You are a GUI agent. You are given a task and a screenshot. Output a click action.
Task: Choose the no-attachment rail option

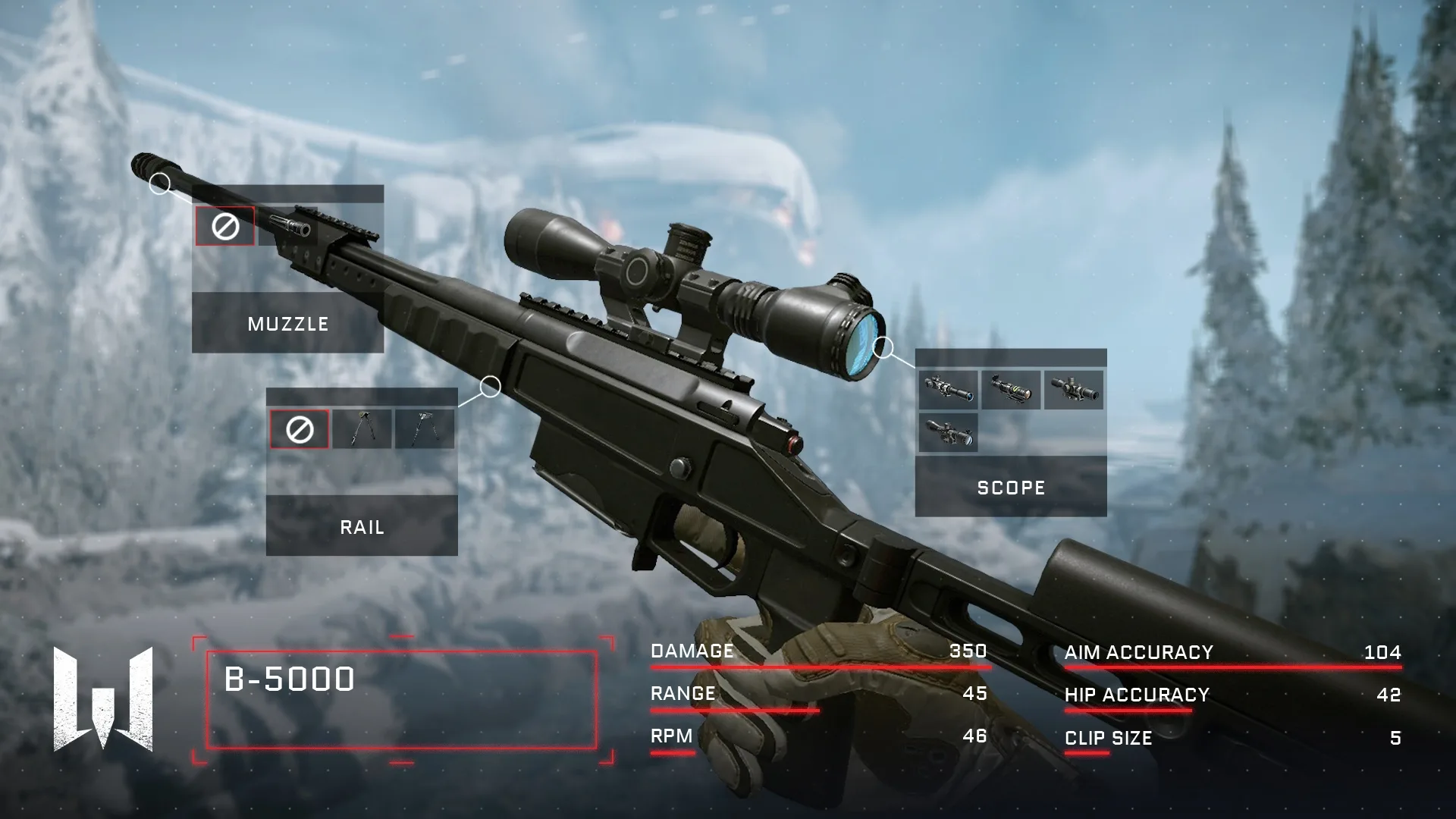pyautogui.click(x=300, y=429)
